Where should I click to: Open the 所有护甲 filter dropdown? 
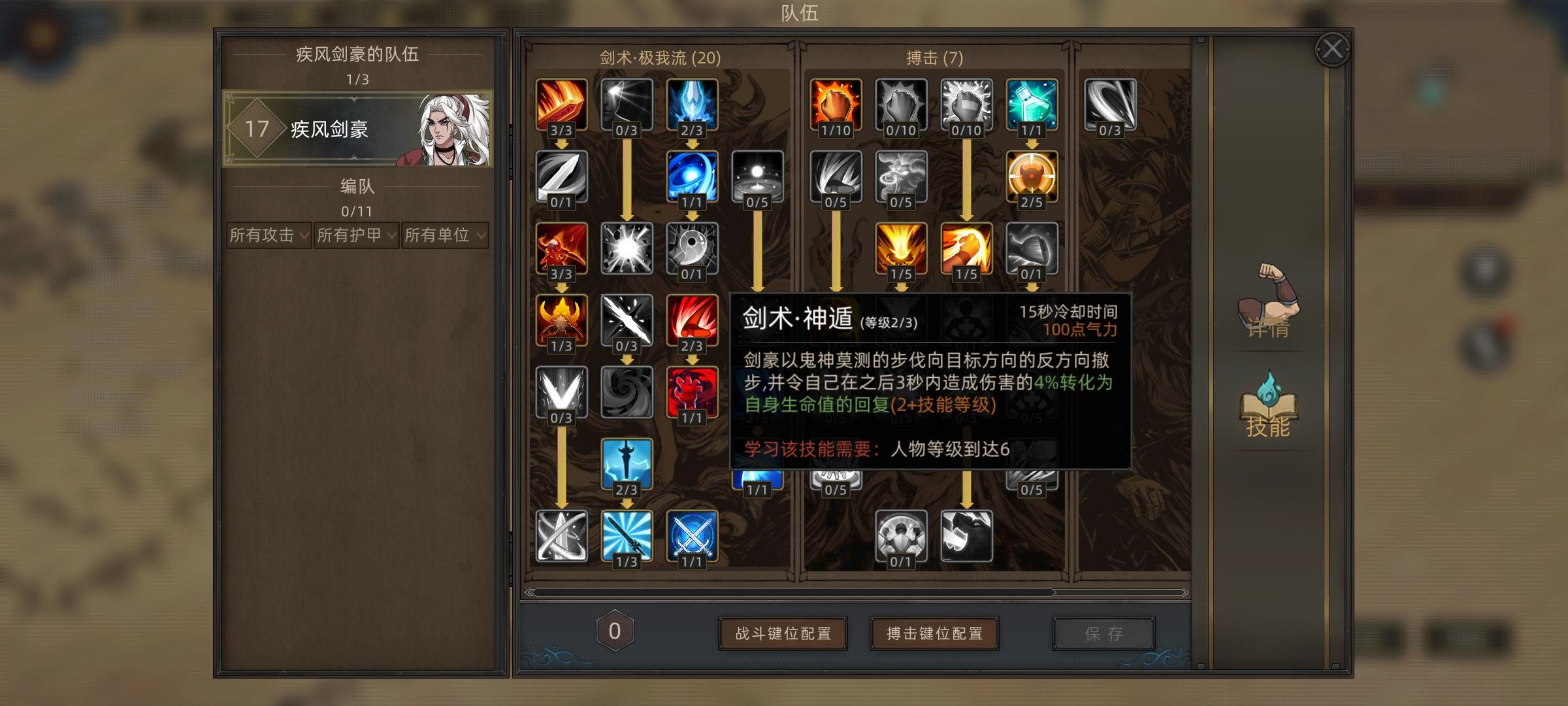pos(357,237)
